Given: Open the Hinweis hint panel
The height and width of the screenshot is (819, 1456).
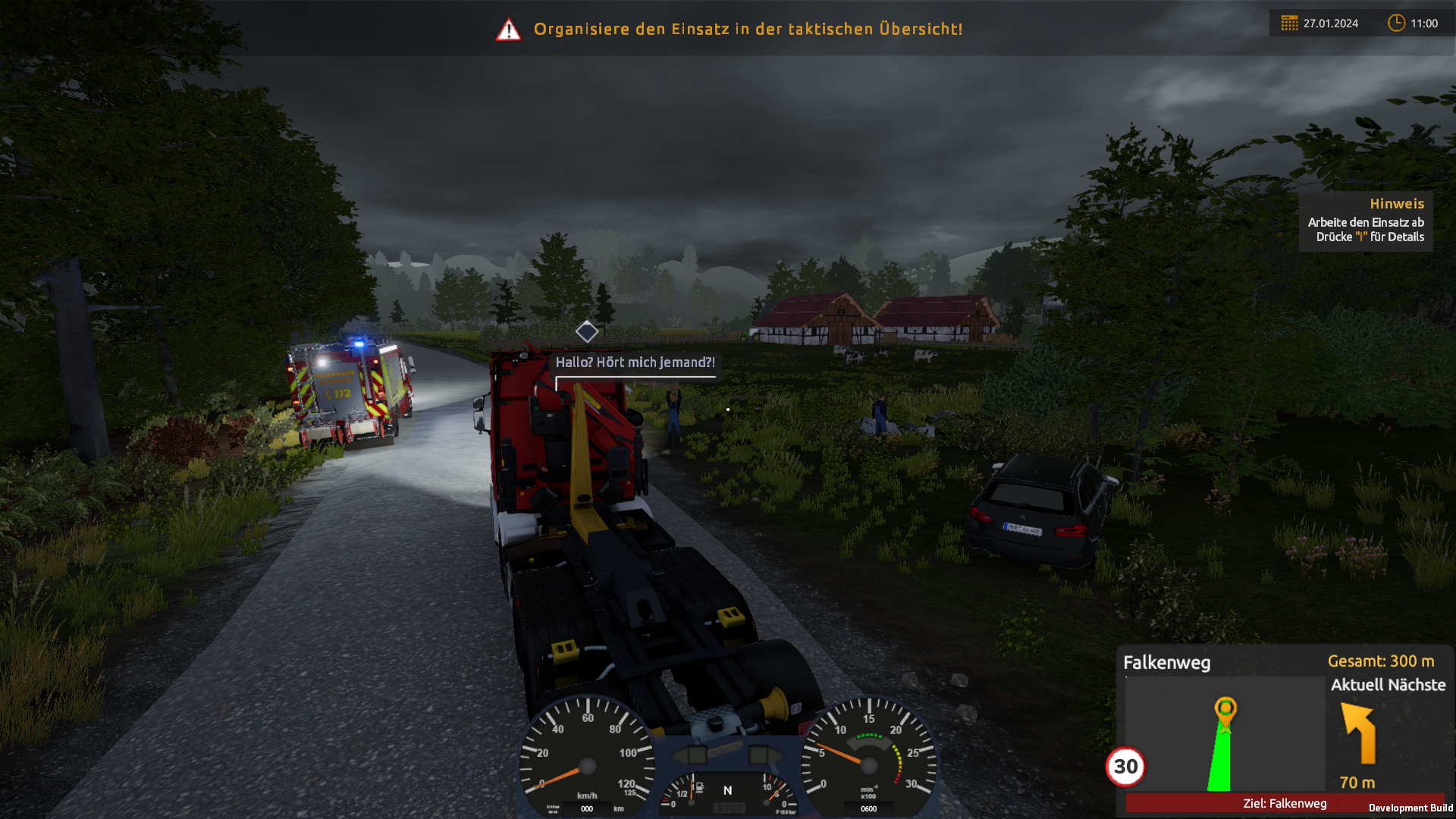Looking at the screenshot, I should 1366,221.
